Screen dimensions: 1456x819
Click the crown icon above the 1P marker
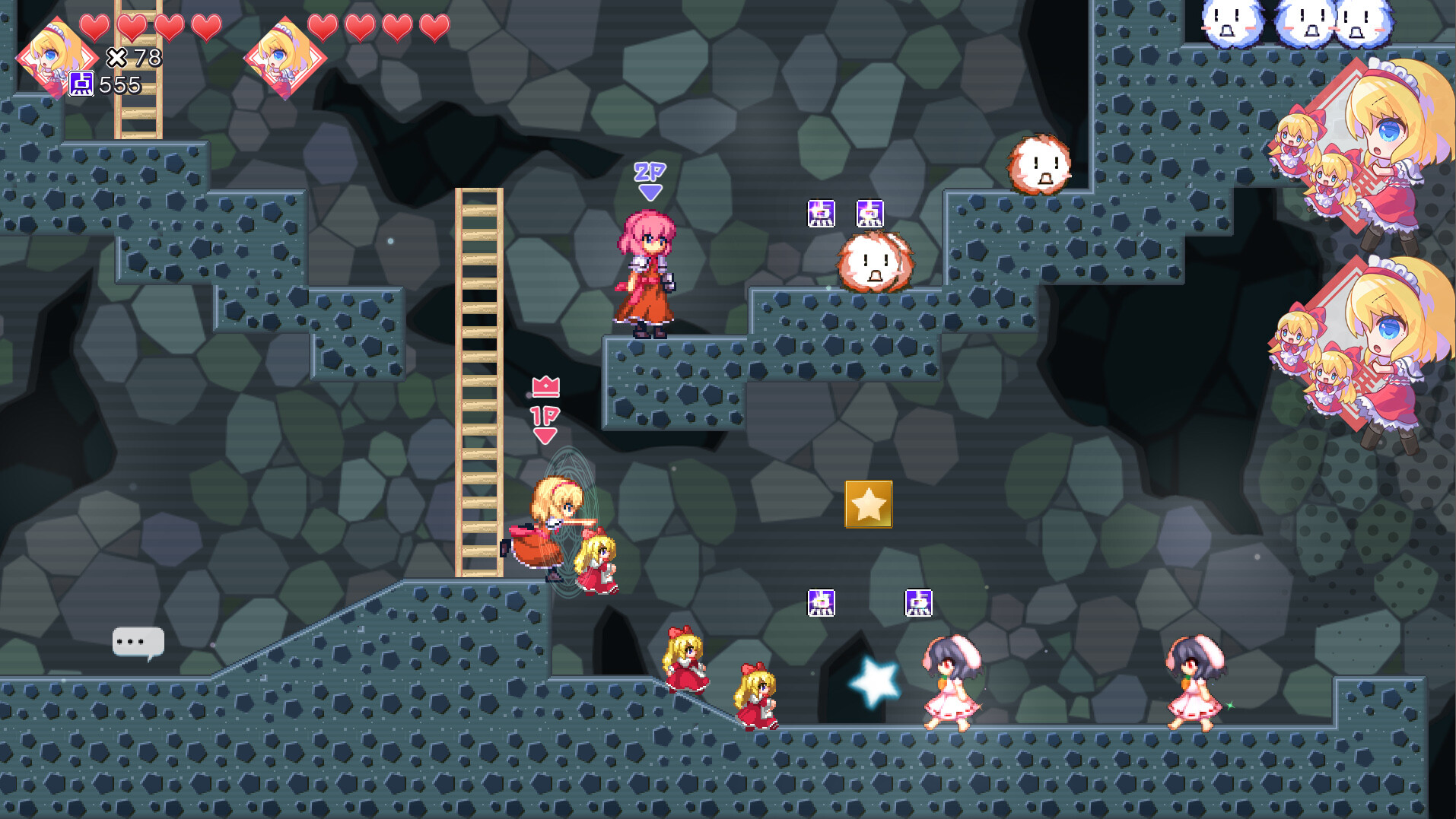(x=545, y=389)
